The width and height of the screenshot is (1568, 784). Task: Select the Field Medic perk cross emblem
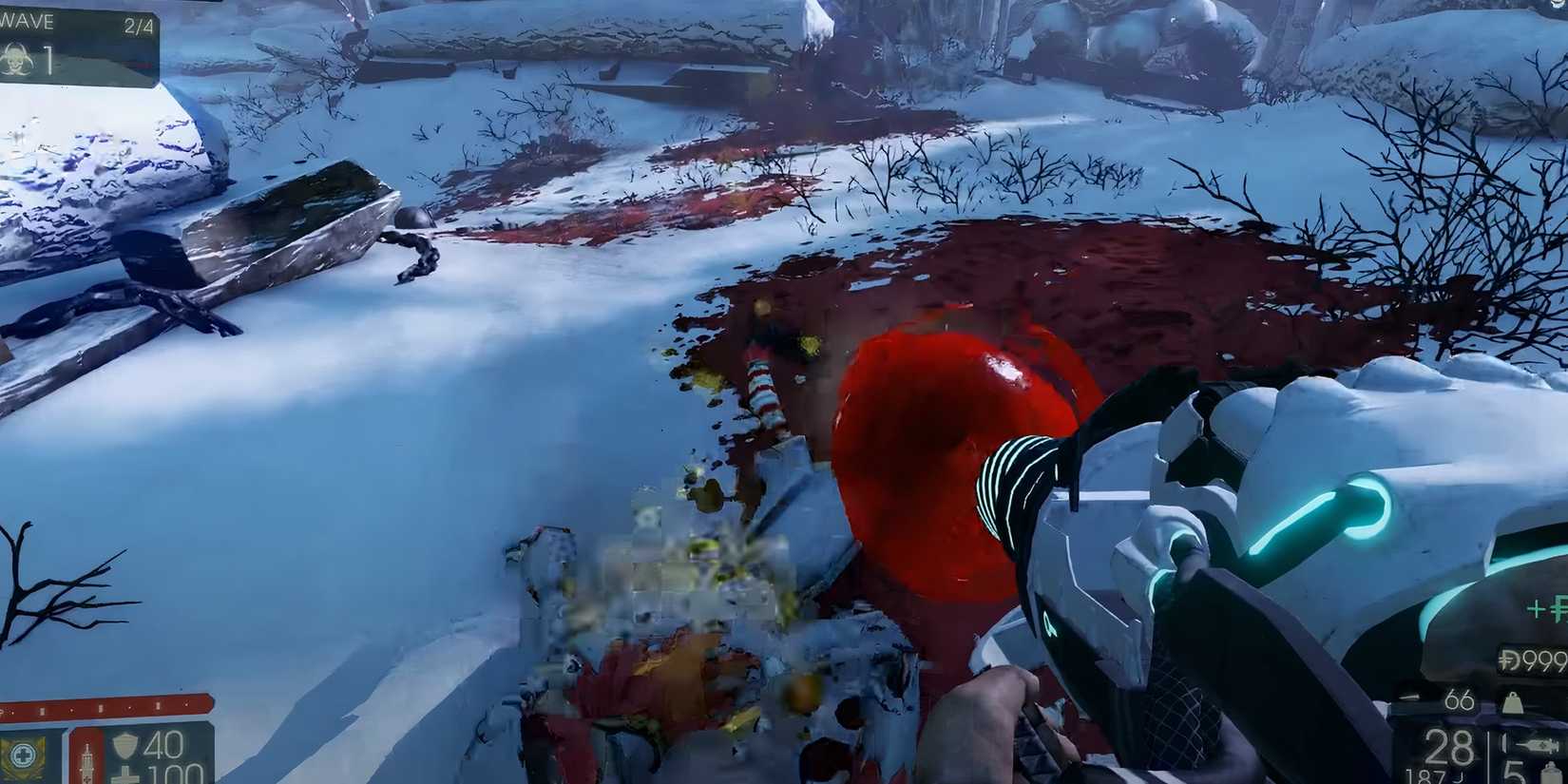23,754
